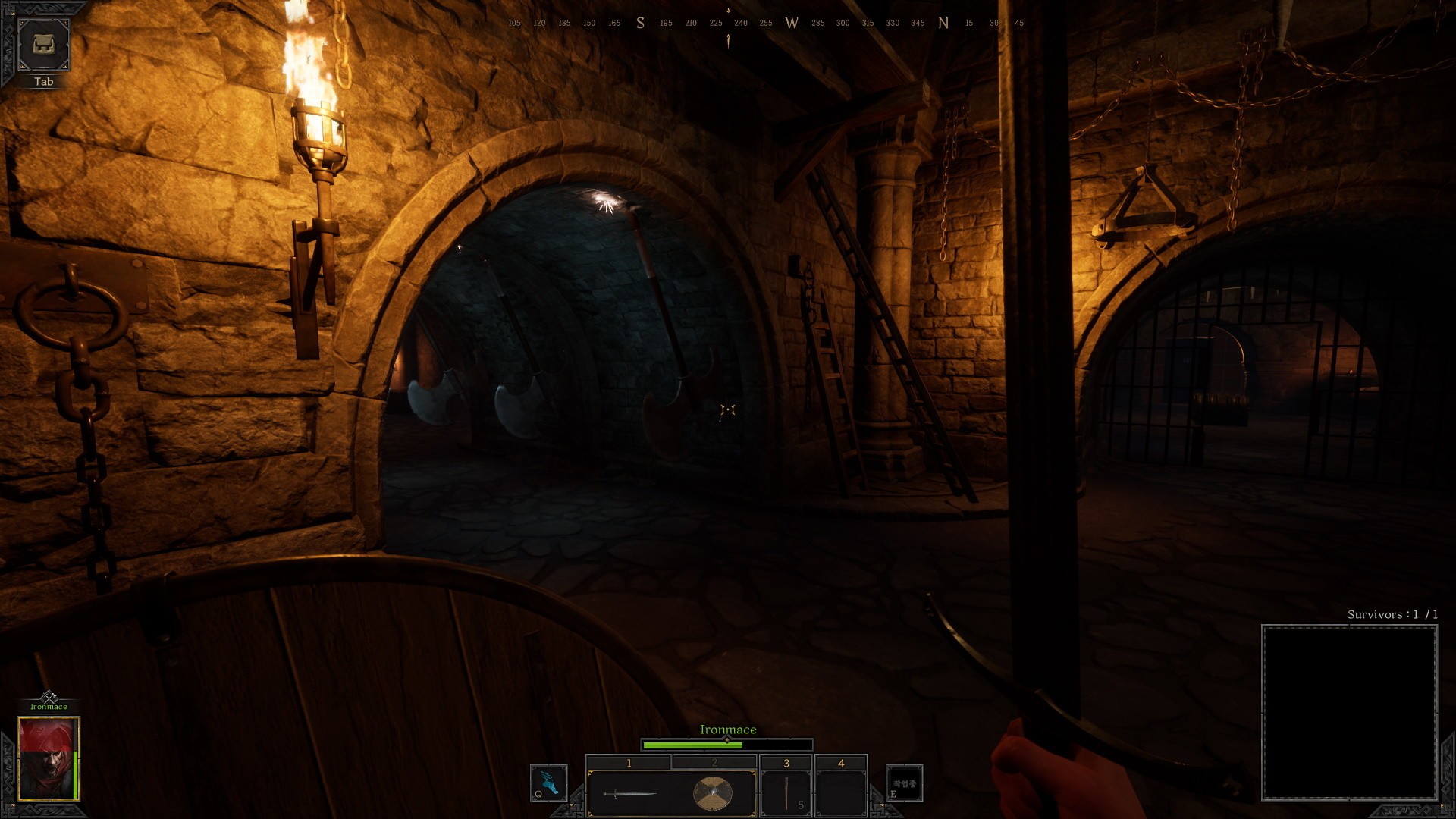Select hotbar tab 4
1456x819 pixels.
[x=842, y=762]
